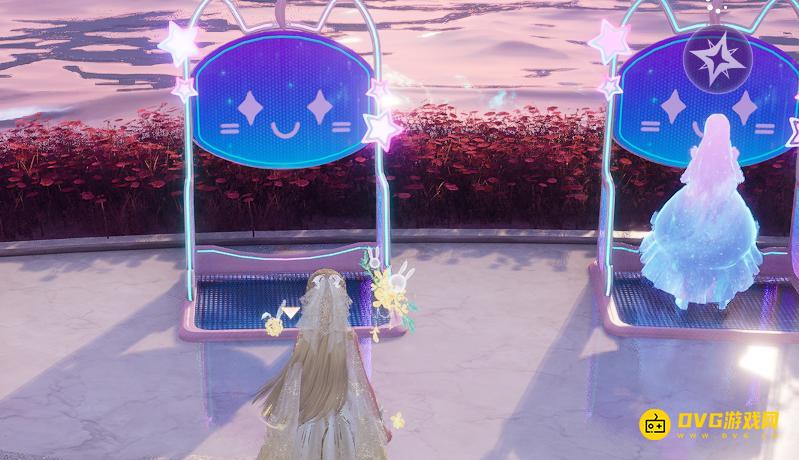The width and height of the screenshot is (799, 460).
Task: Click the circular star marker icon
Action: pos(718,60)
